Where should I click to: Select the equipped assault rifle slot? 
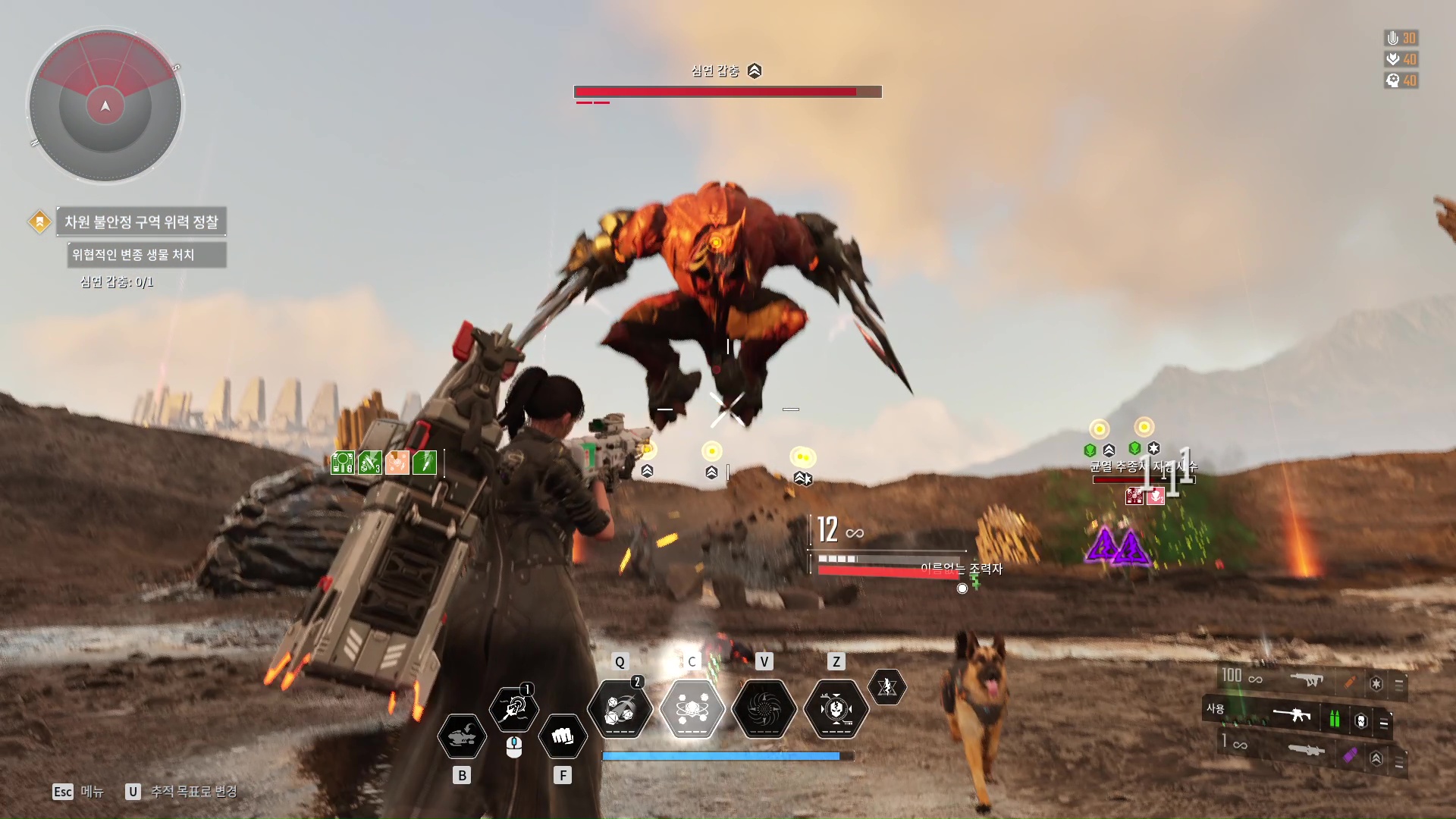click(1292, 715)
